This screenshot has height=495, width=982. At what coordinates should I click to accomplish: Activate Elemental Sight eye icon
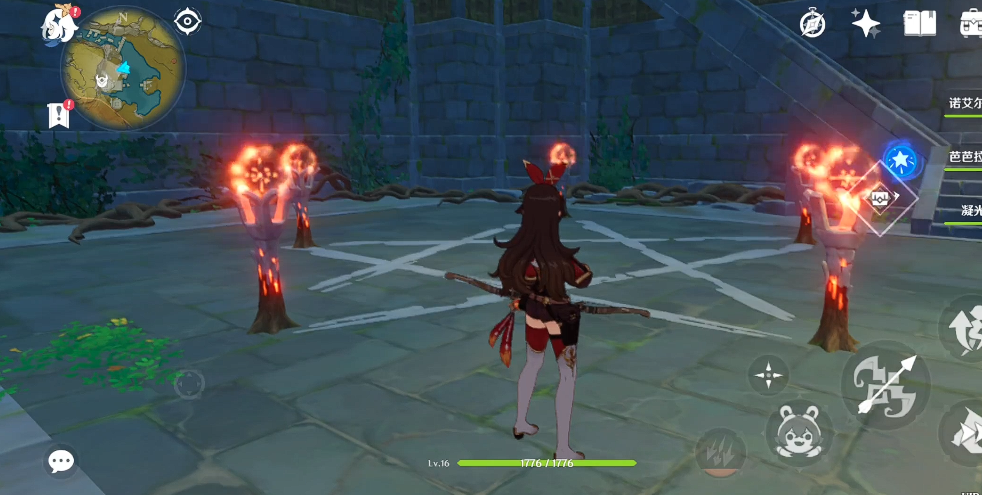tap(187, 21)
